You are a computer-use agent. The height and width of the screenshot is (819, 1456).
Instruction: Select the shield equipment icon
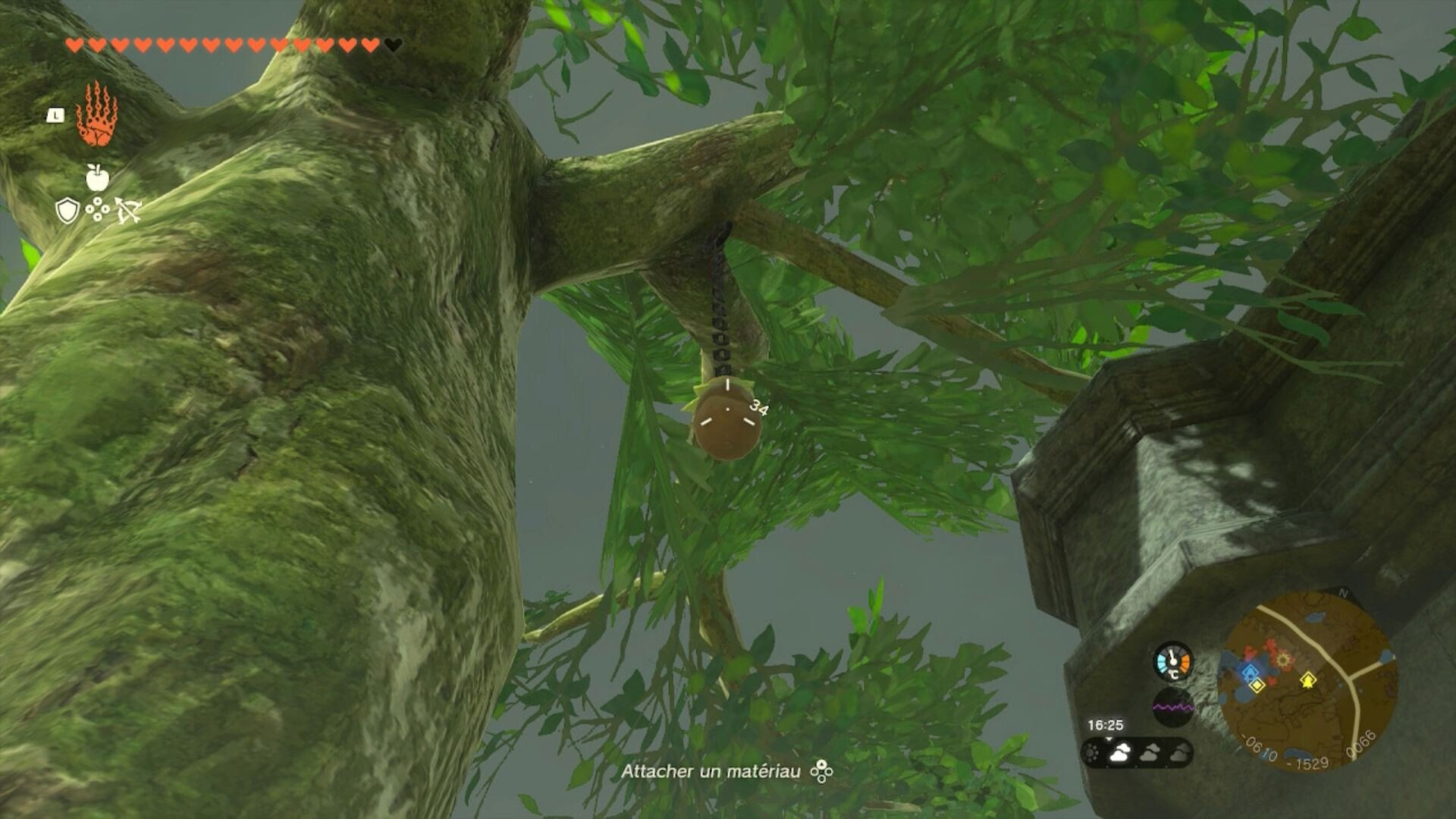pos(67,210)
